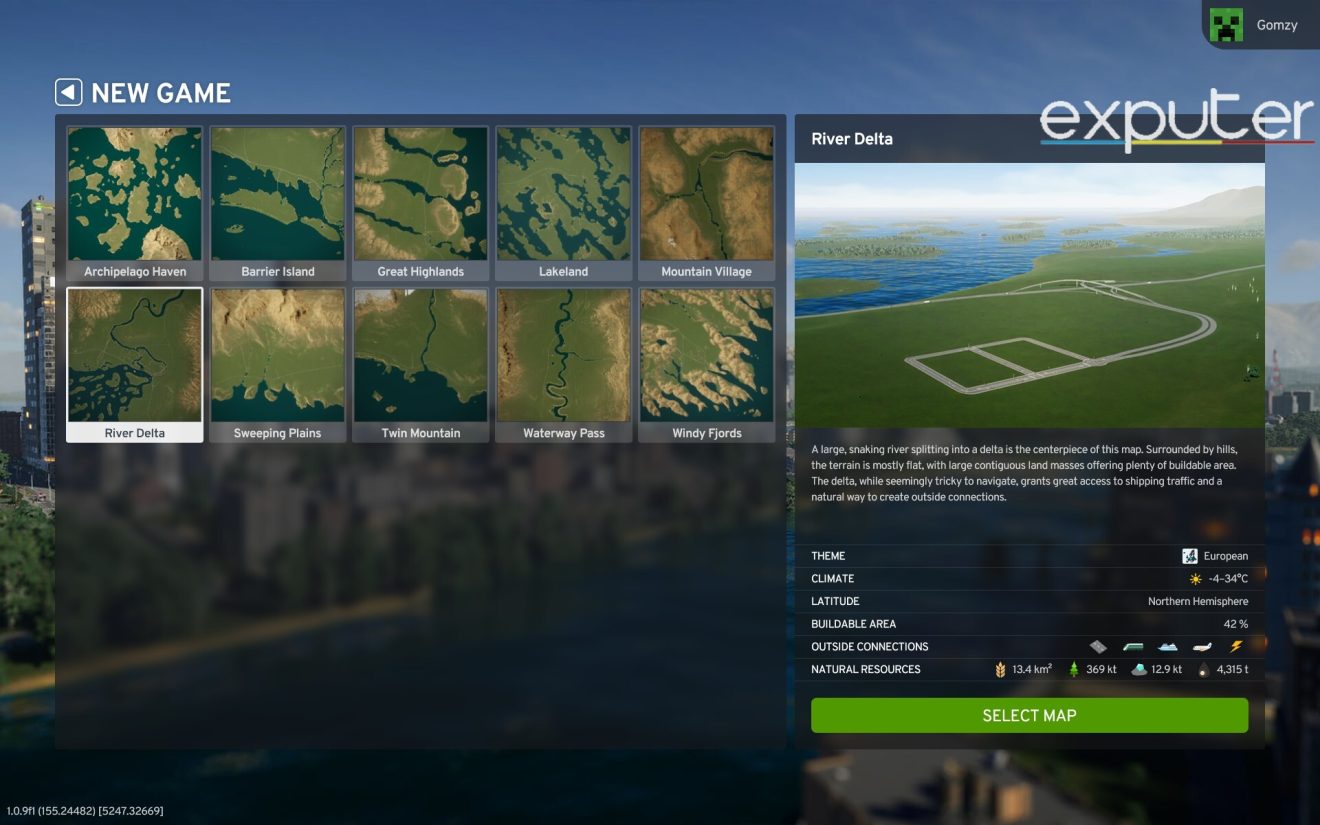The width and height of the screenshot is (1320, 825).
Task: Click the European theme icon
Action: click(x=1190, y=555)
